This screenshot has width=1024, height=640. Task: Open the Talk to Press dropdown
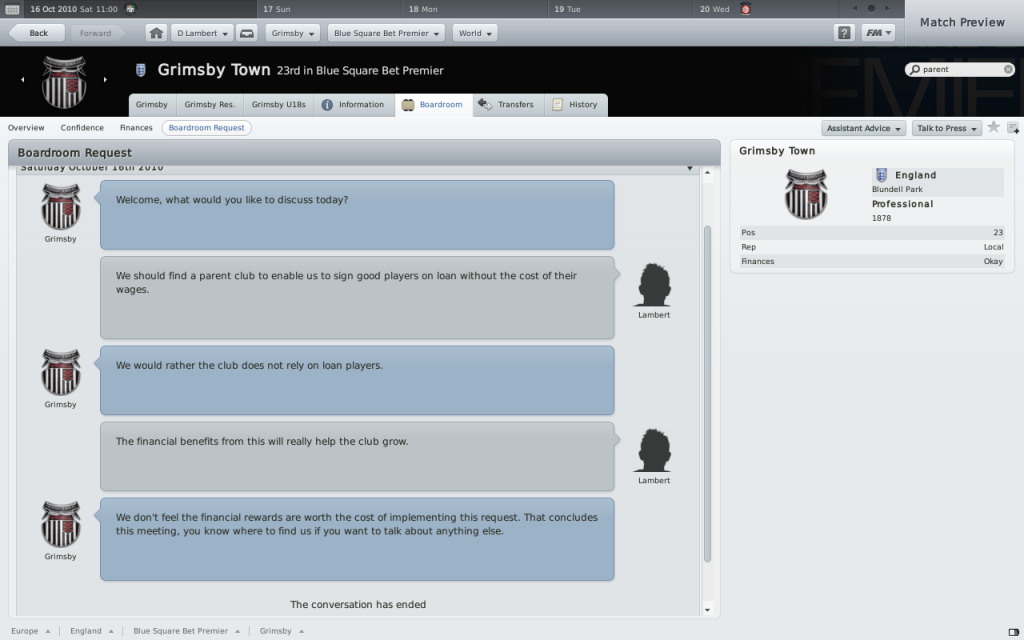[x=946, y=128]
